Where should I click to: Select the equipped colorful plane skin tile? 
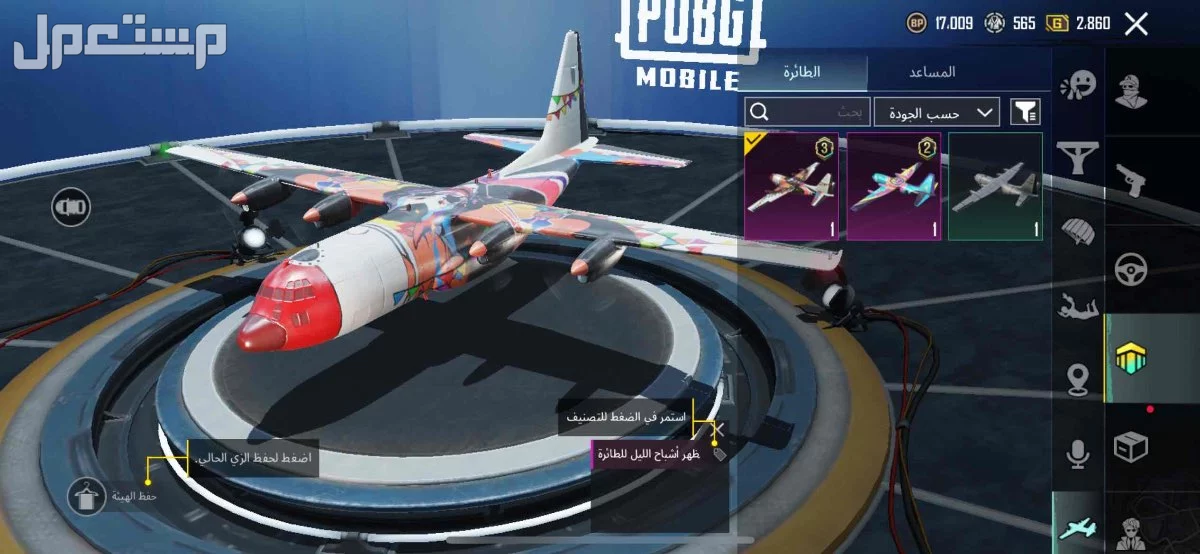tap(791, 186)
